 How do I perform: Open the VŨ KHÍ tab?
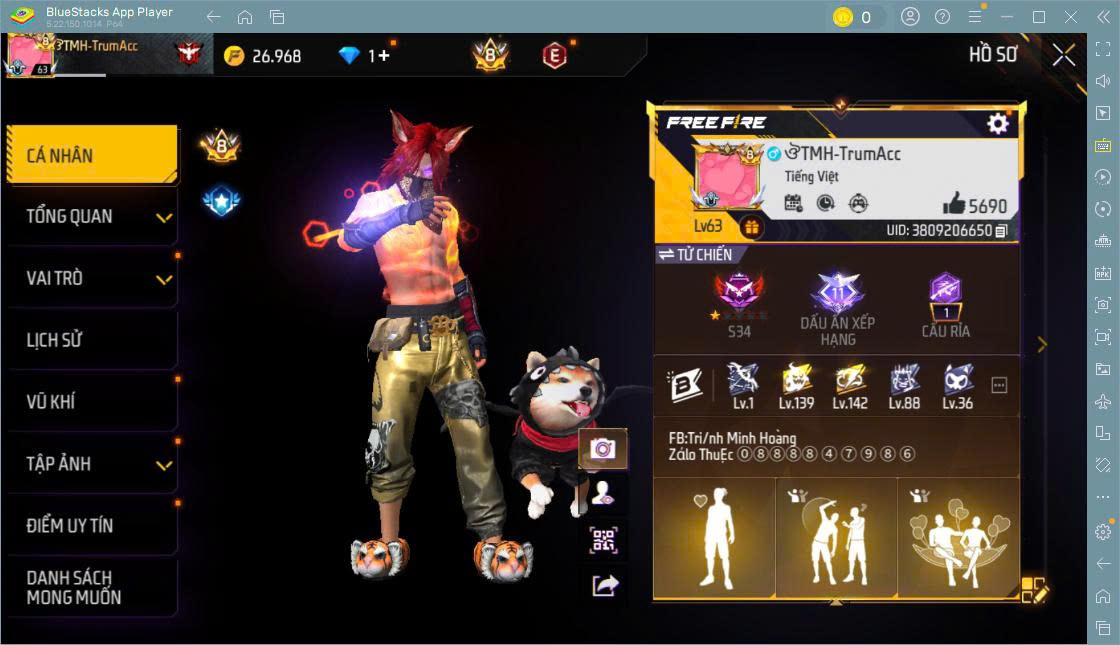tap(92, 402)
